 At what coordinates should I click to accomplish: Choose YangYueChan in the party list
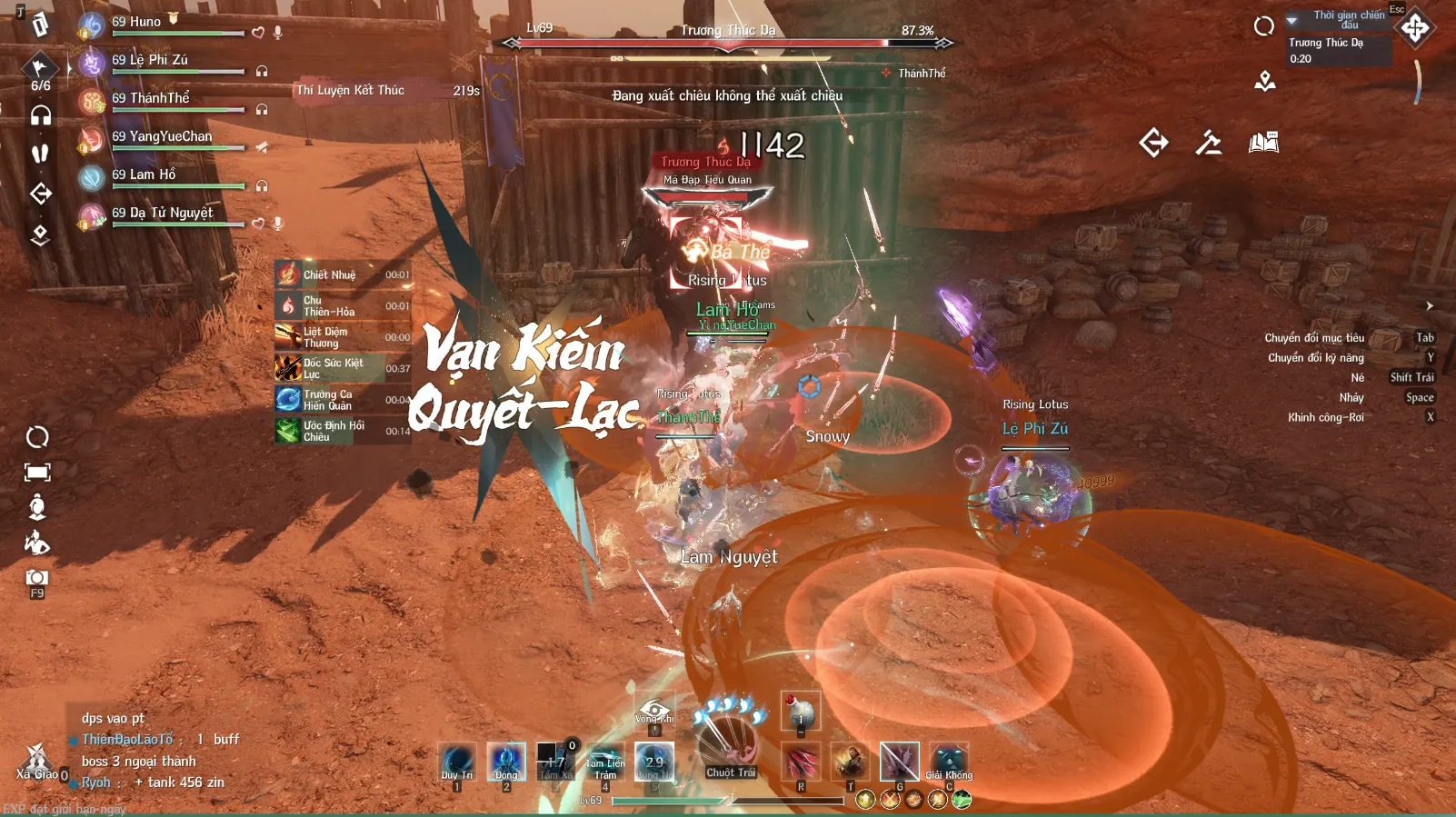[162, 137]
